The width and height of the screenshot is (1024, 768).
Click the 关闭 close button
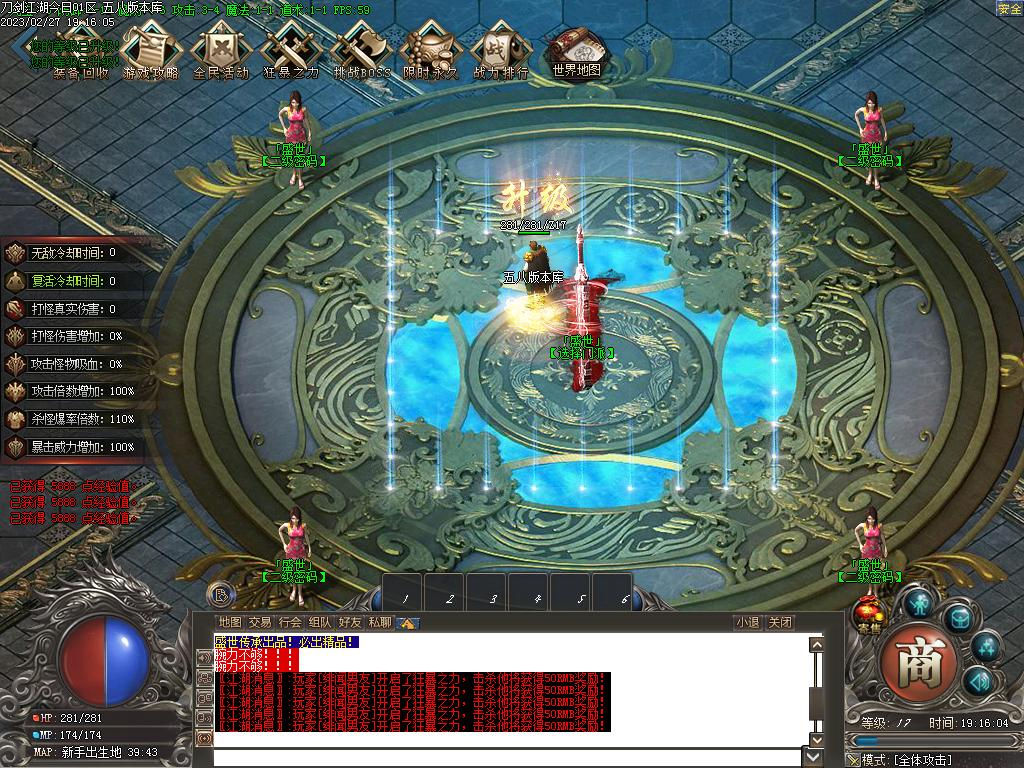(780, 622)
